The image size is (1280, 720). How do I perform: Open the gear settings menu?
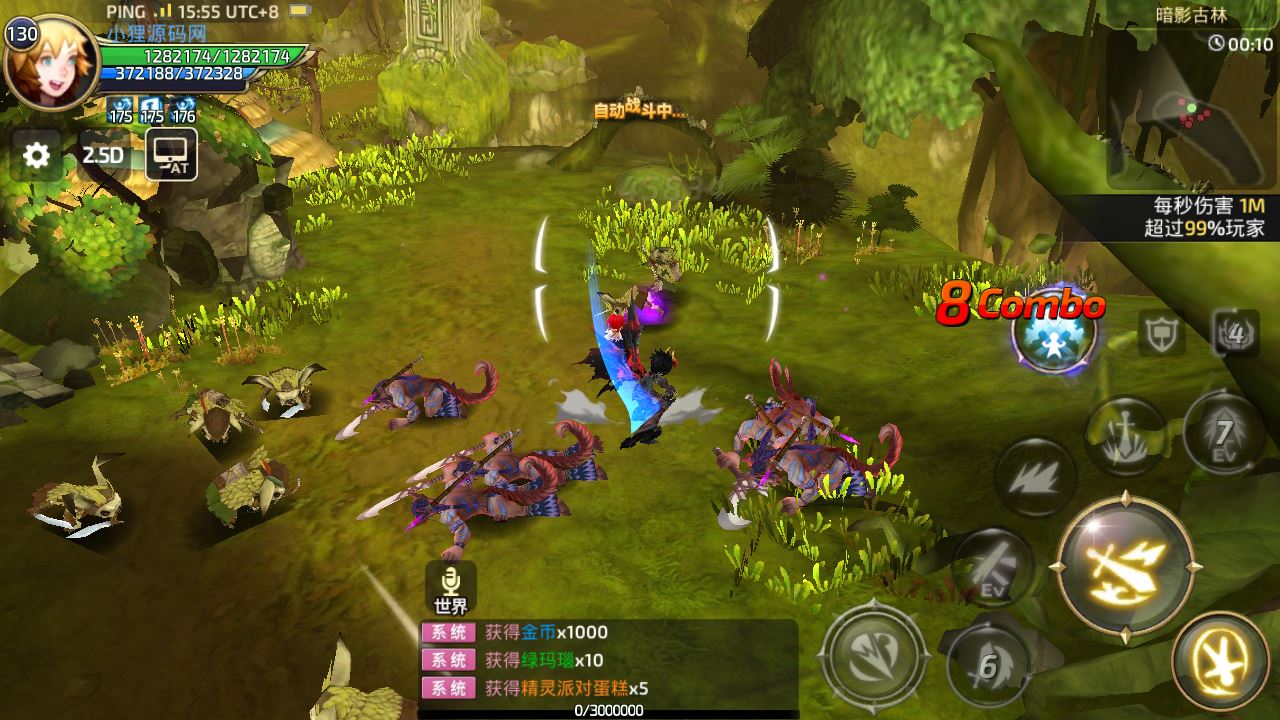(x=37, y=155)
